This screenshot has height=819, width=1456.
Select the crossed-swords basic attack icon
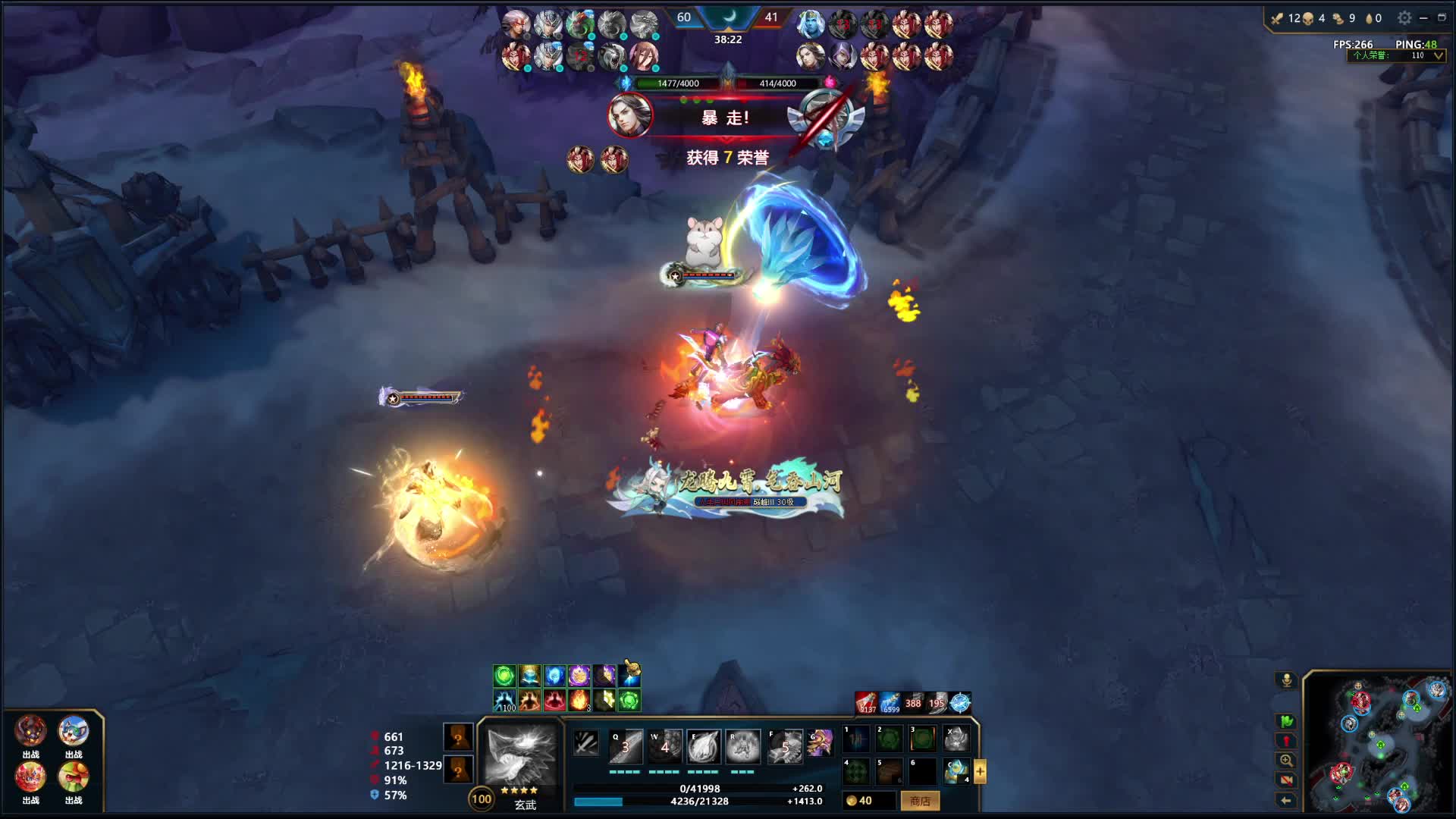point(586,743)
